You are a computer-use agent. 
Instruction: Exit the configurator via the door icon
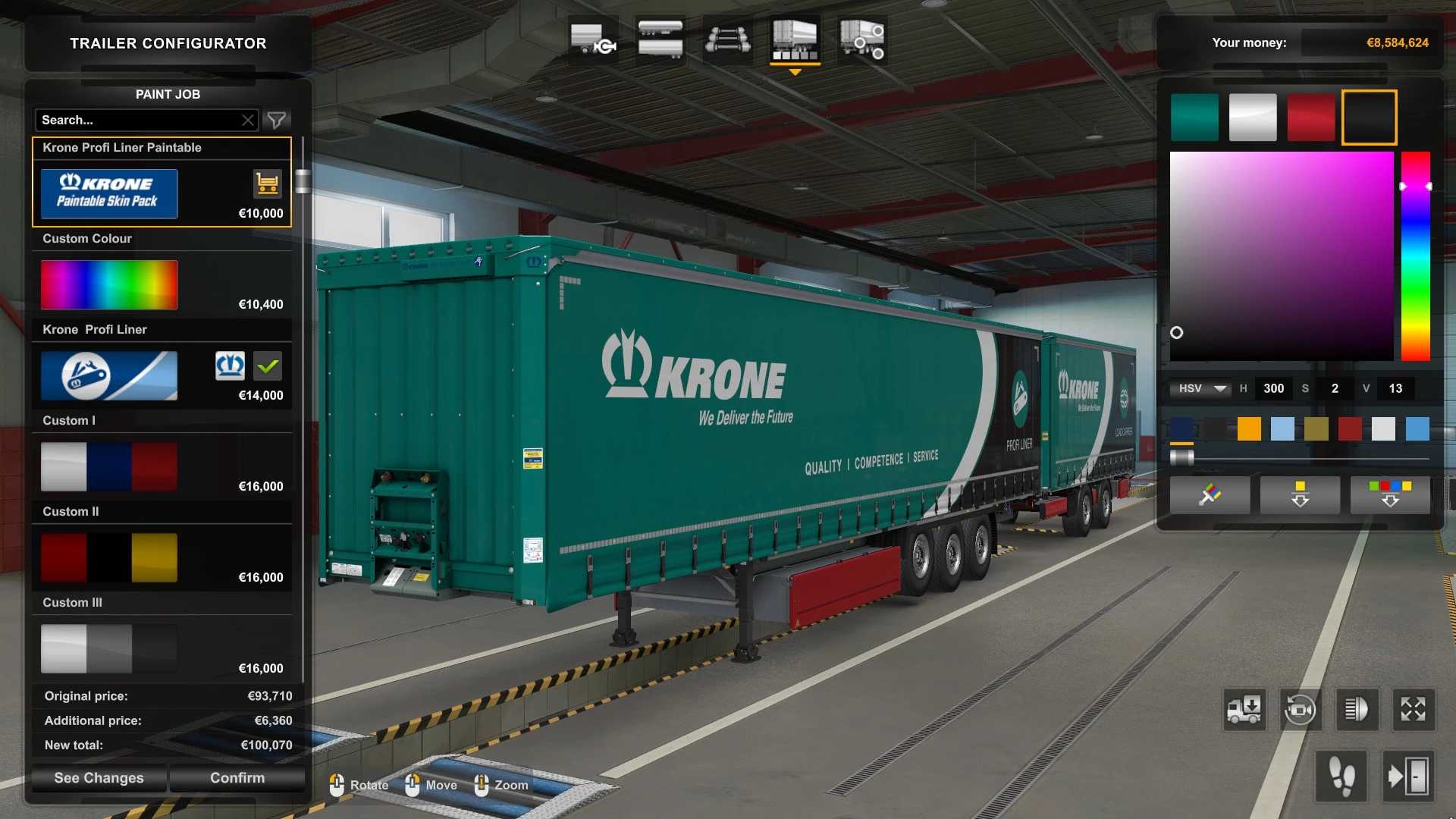pos(1408,776)
